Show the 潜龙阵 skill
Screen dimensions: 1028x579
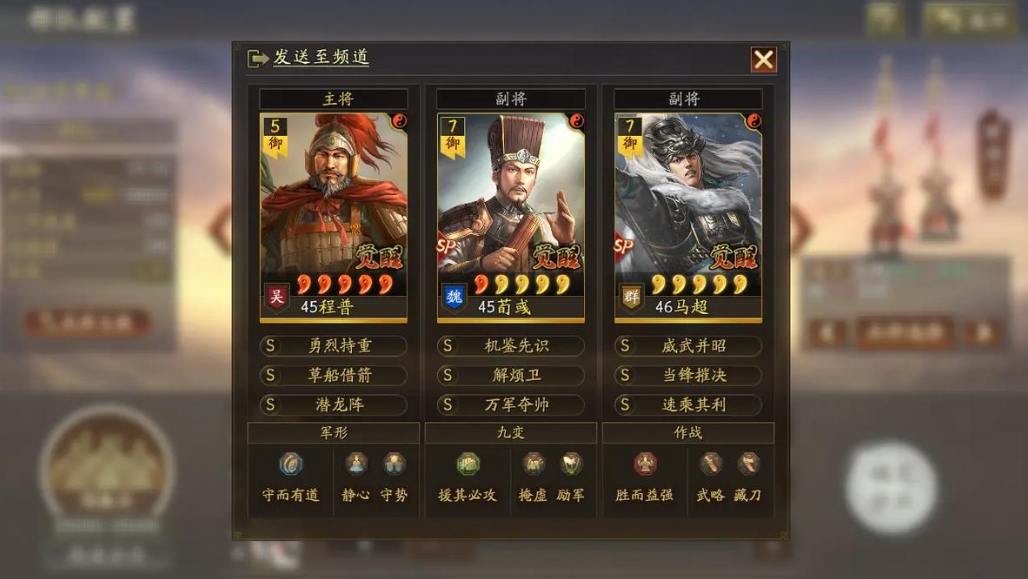coord(333,405)
